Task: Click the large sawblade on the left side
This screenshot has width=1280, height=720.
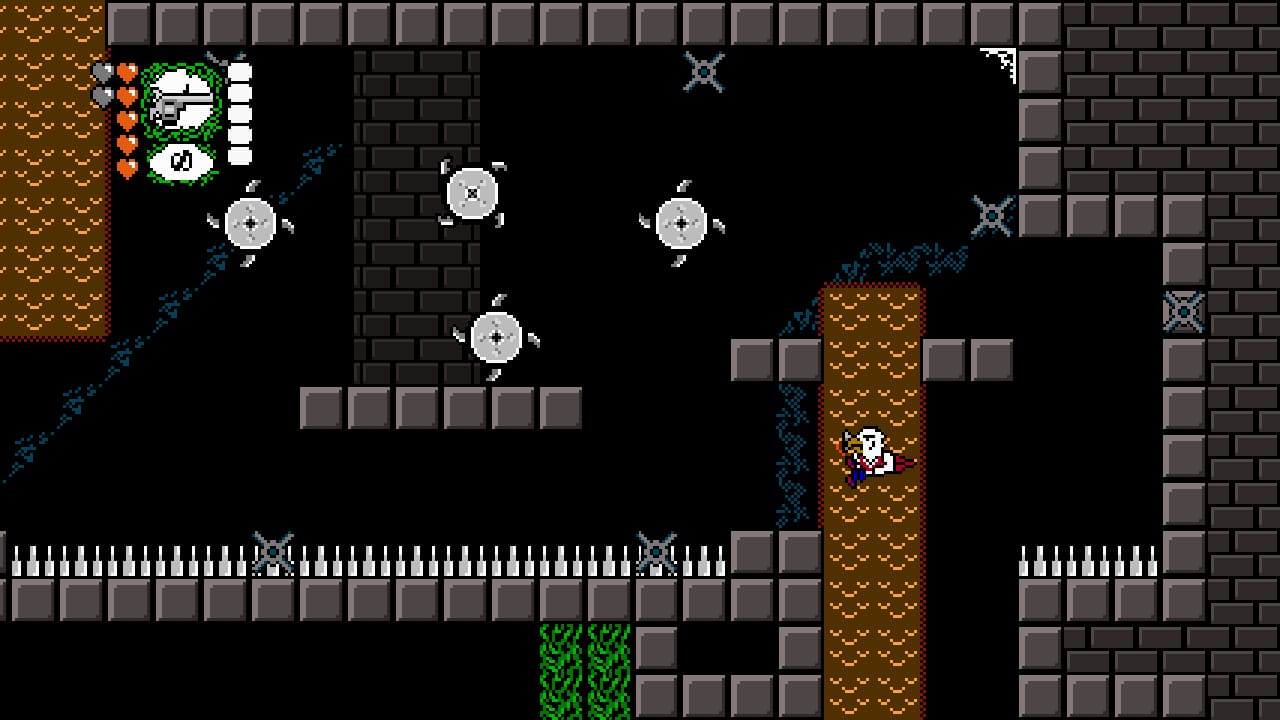Action: [250, 224]
